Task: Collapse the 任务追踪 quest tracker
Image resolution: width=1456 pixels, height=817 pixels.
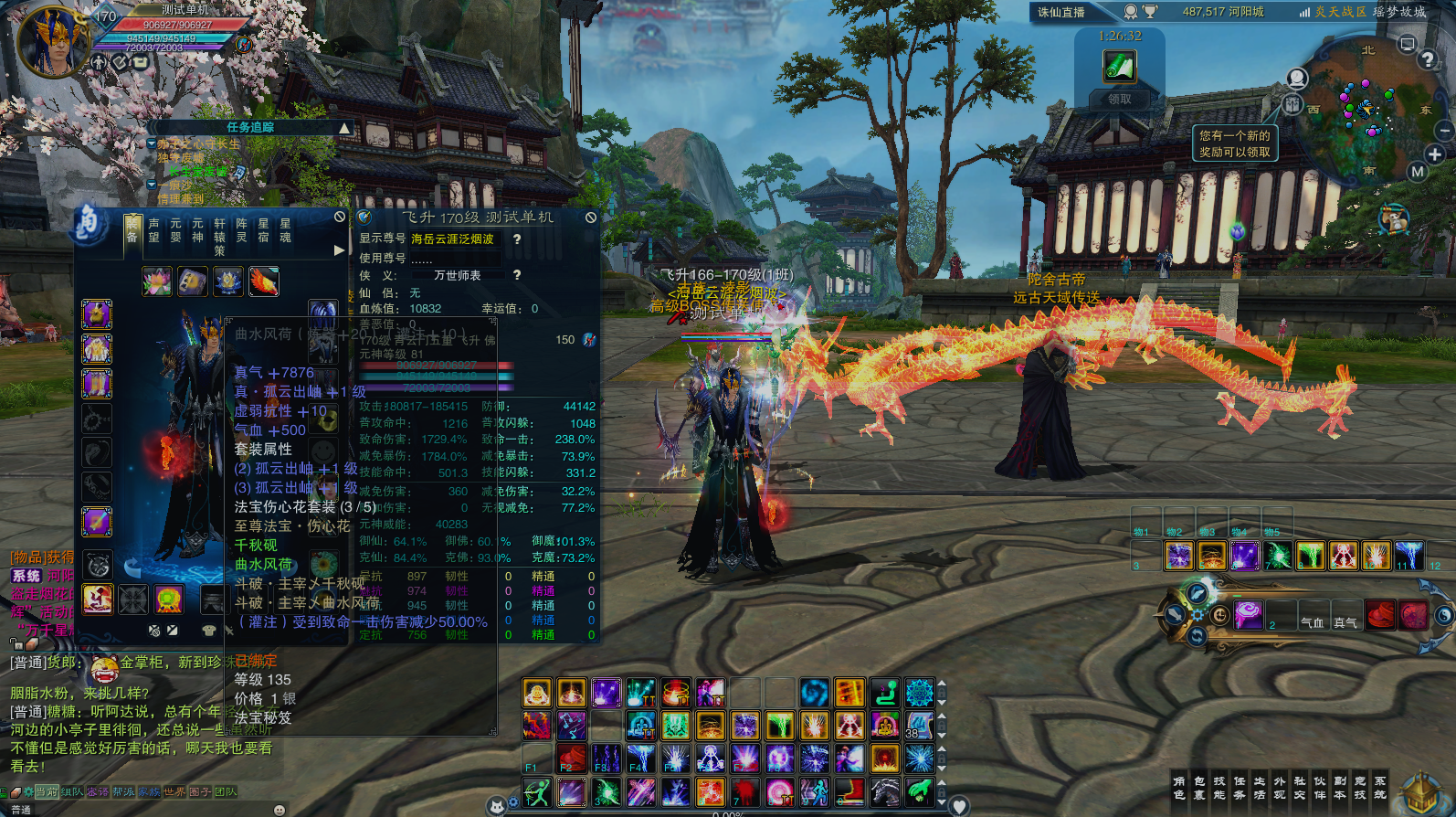Action: coord(344,128)
